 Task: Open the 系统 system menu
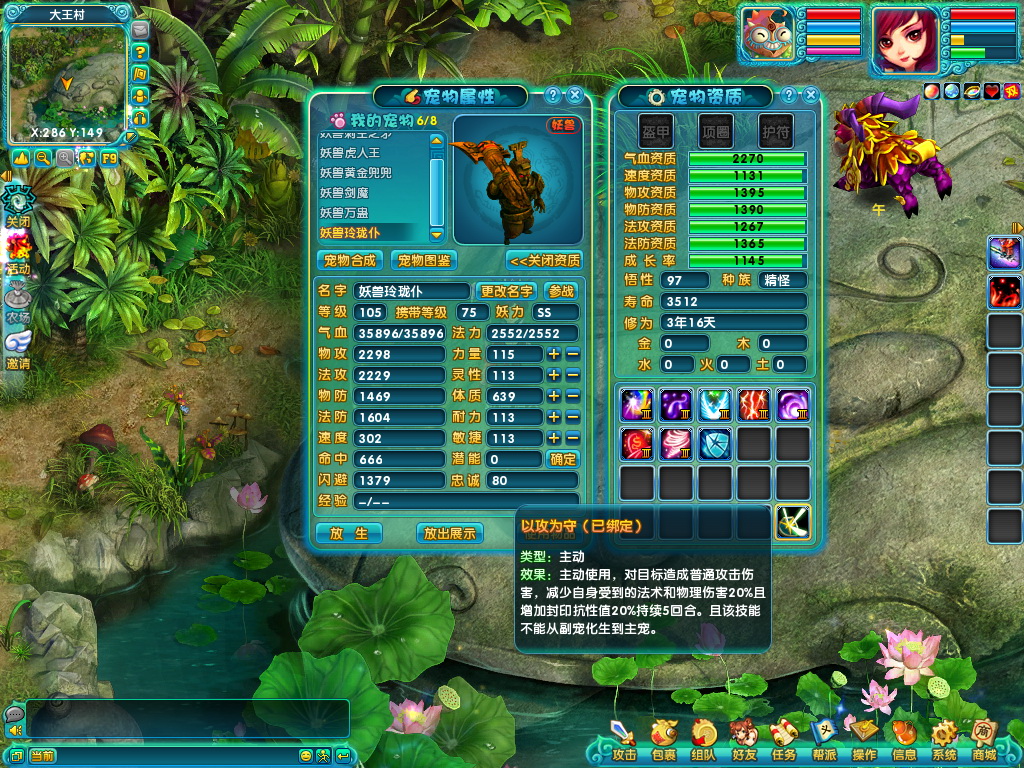click(x=943, y=741)
